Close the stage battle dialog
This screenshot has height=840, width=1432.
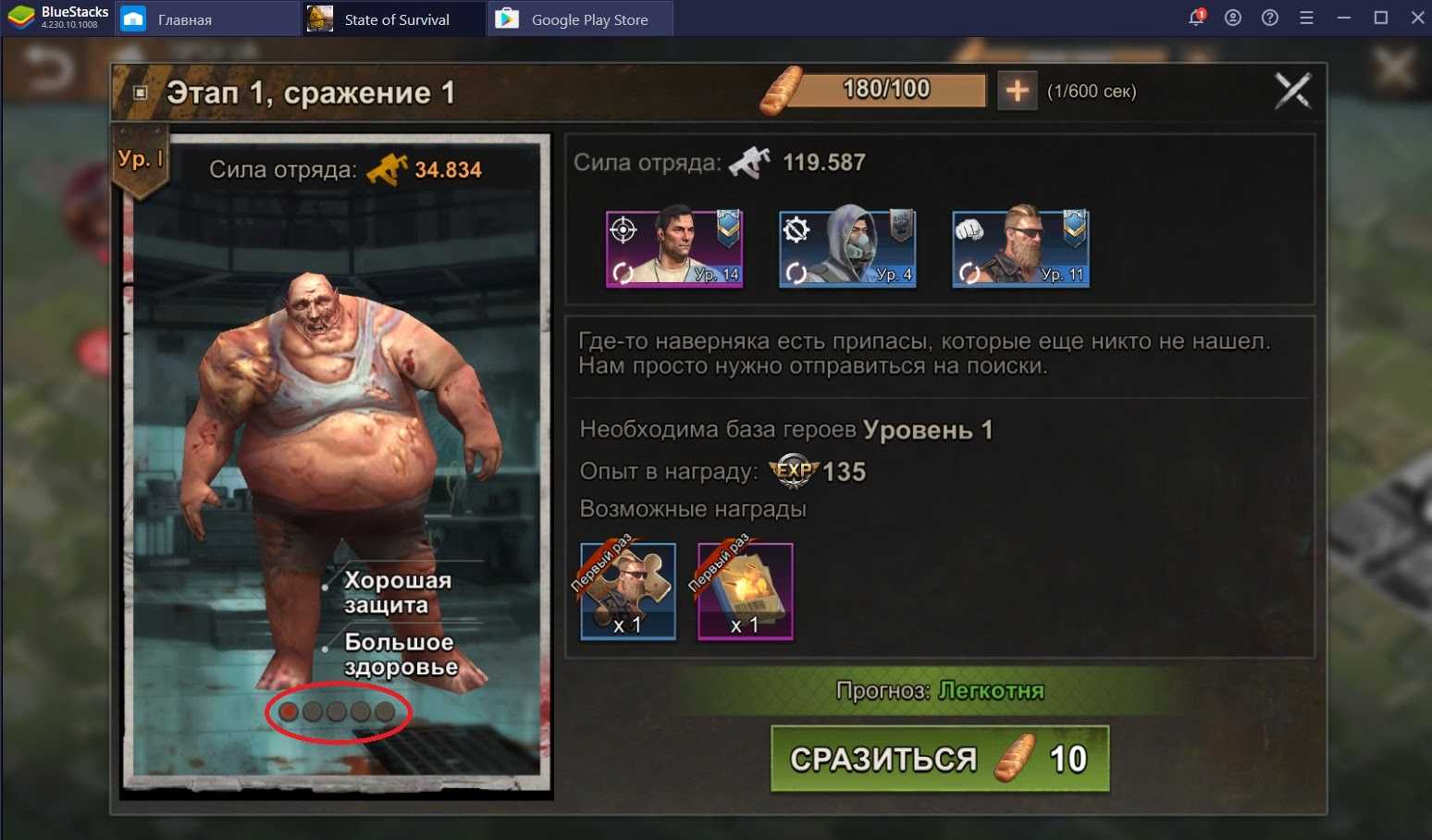tap(1292, 91)
